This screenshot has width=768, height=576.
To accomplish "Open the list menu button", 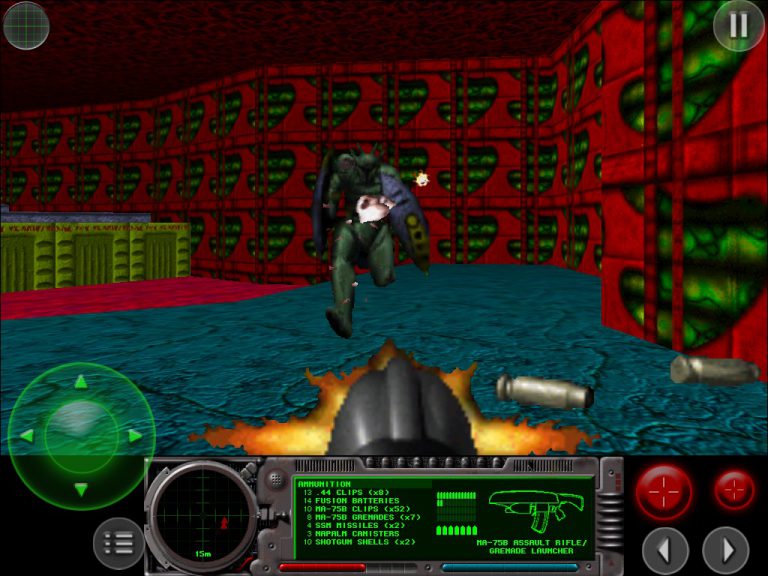I will click(118, 543).
